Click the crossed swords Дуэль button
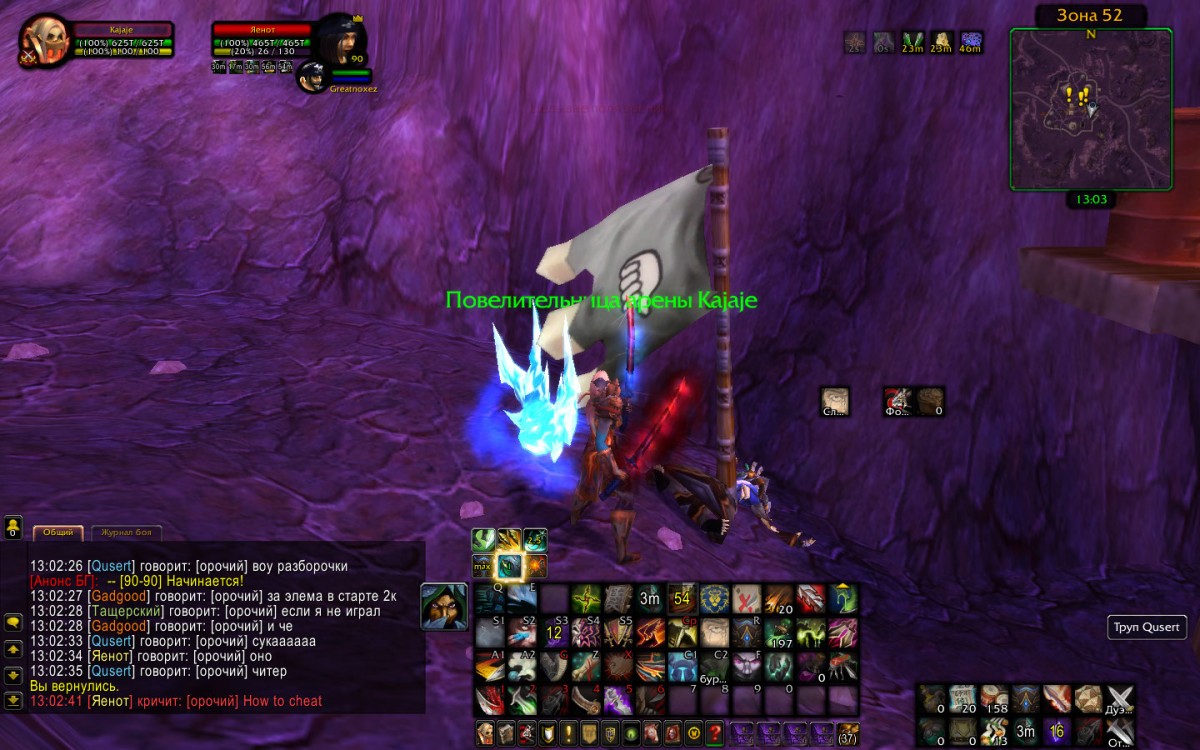The width and height of the screenshot is (1200, 750). (1120, 699)
